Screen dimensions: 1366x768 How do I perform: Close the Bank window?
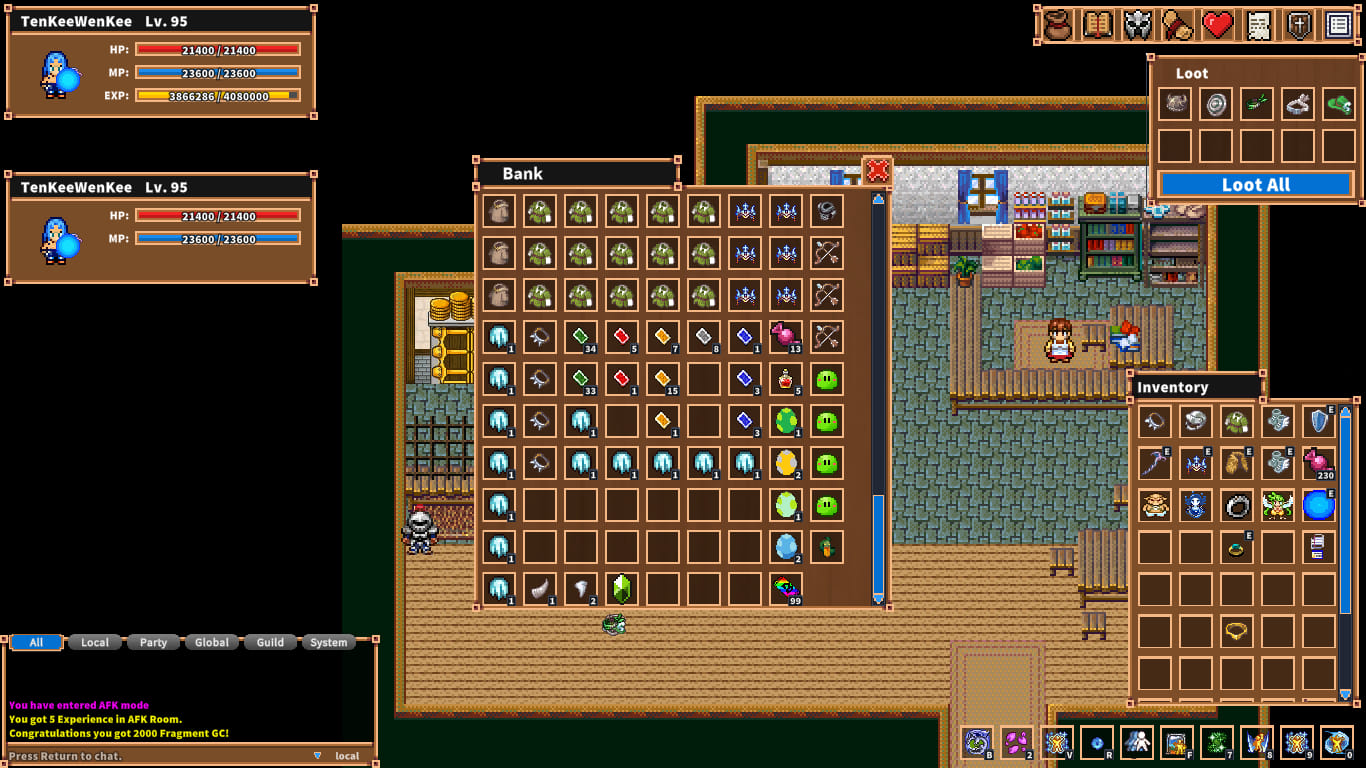[x=877, y=171]
